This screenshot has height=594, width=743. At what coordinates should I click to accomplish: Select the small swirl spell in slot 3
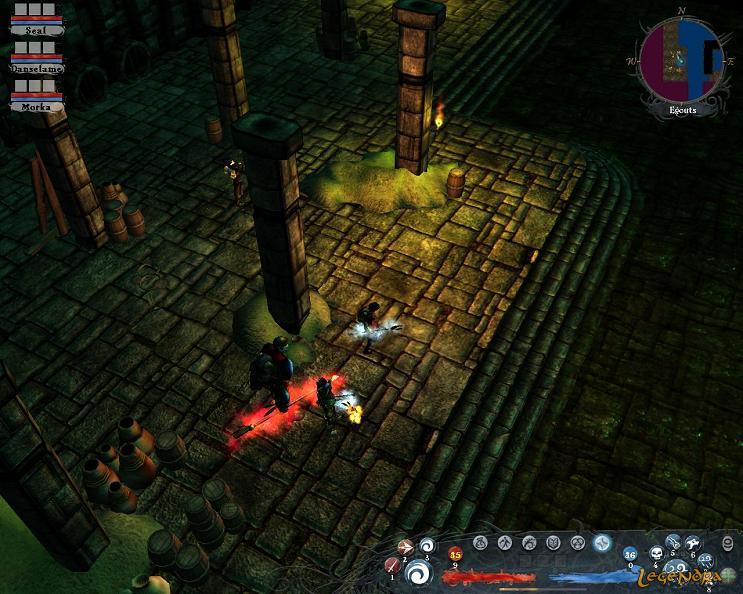click(427, 546)
